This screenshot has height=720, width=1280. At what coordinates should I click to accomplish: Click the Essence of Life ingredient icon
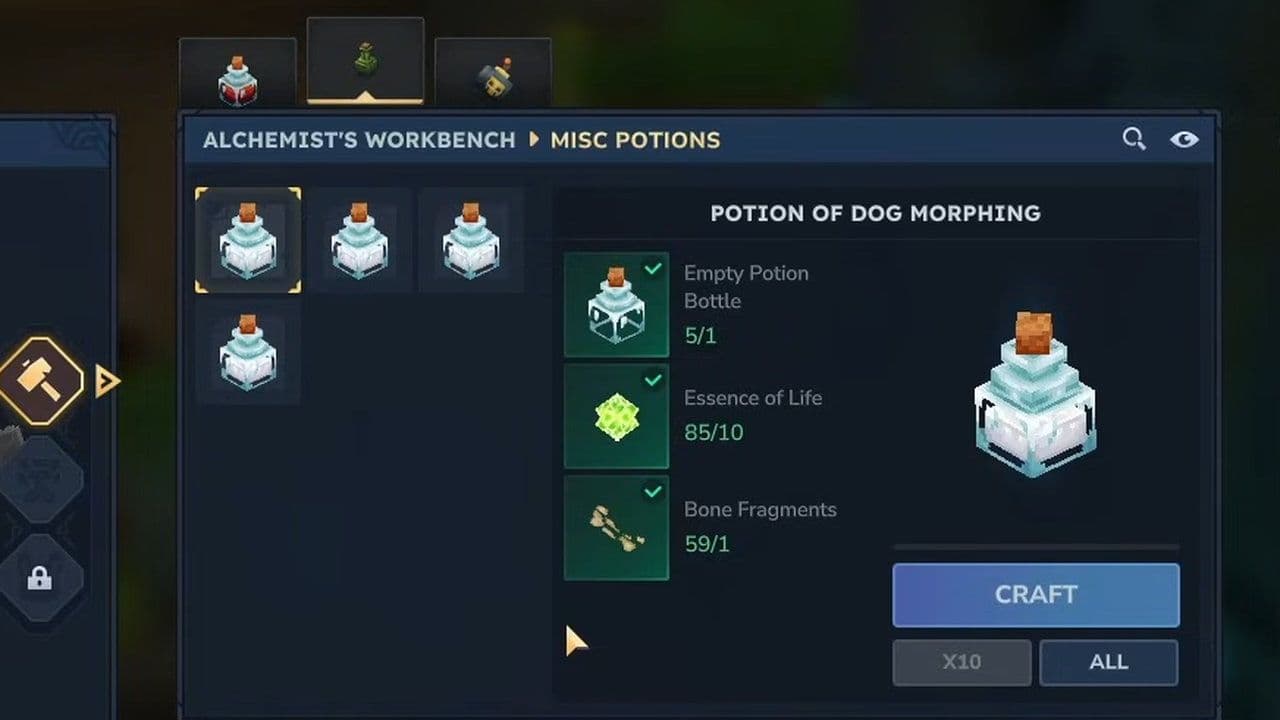click(616, 417)
